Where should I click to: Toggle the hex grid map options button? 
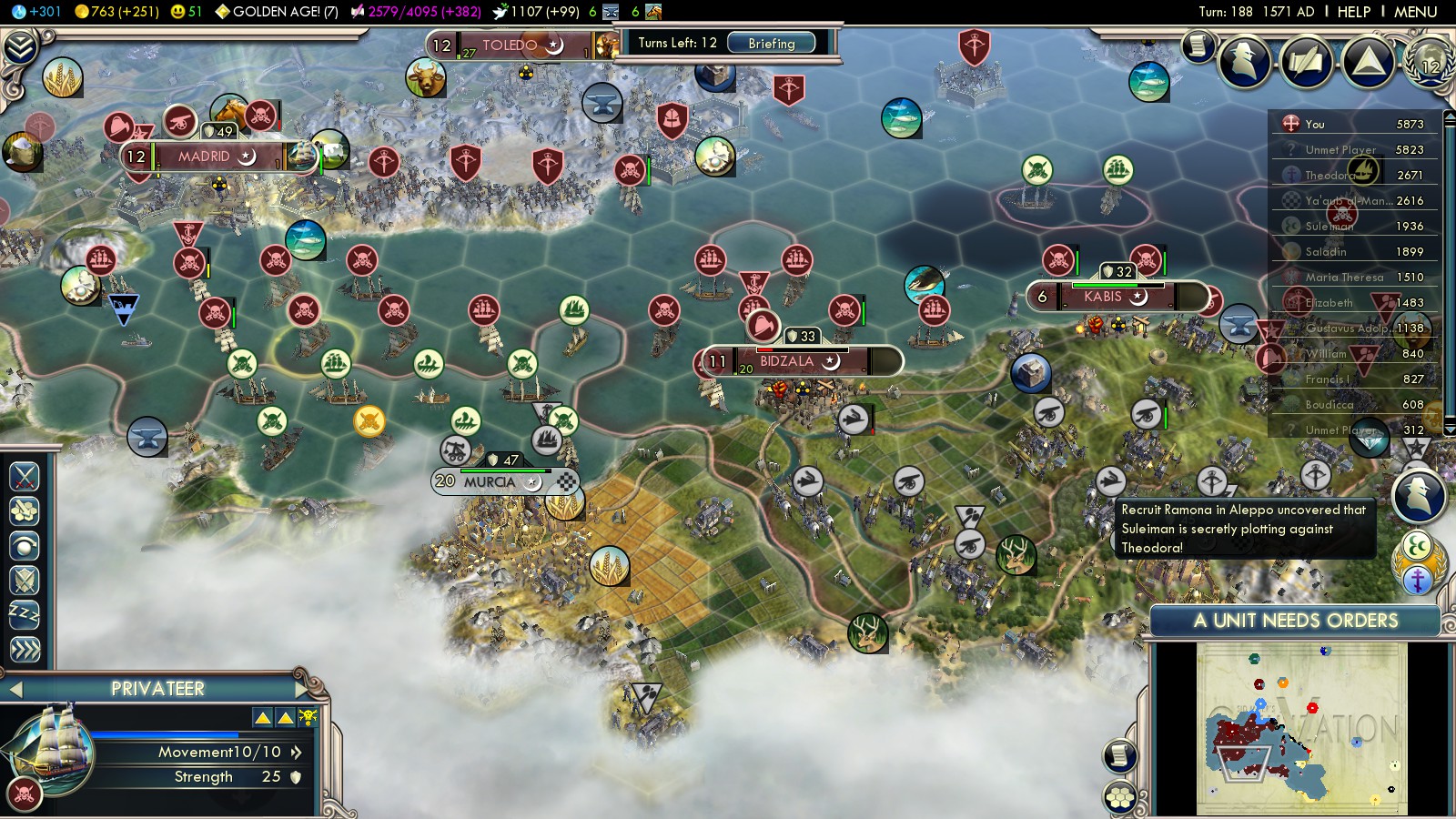[x=1120, y=798]
